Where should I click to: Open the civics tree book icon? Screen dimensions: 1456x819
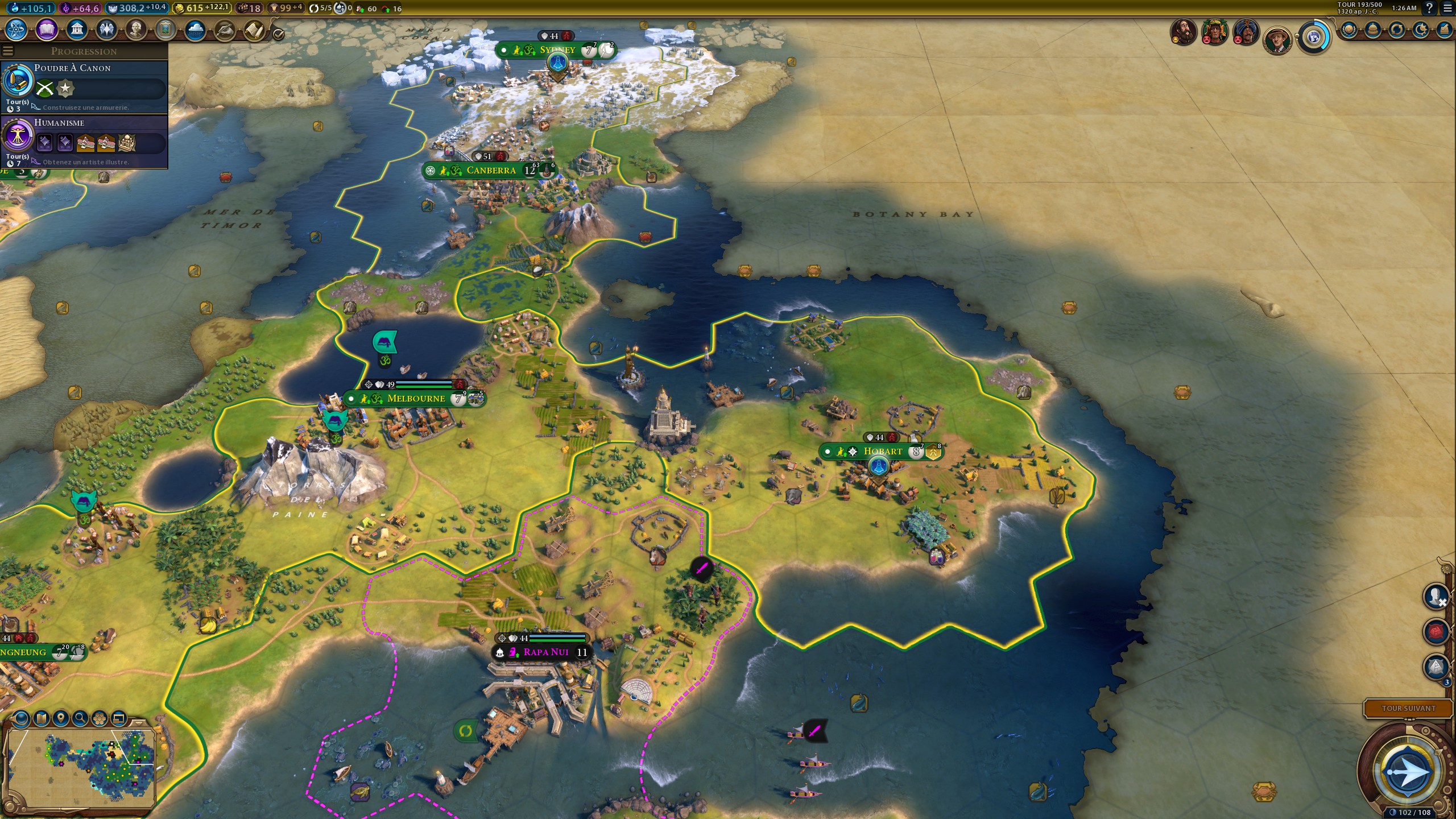[47, 29]
